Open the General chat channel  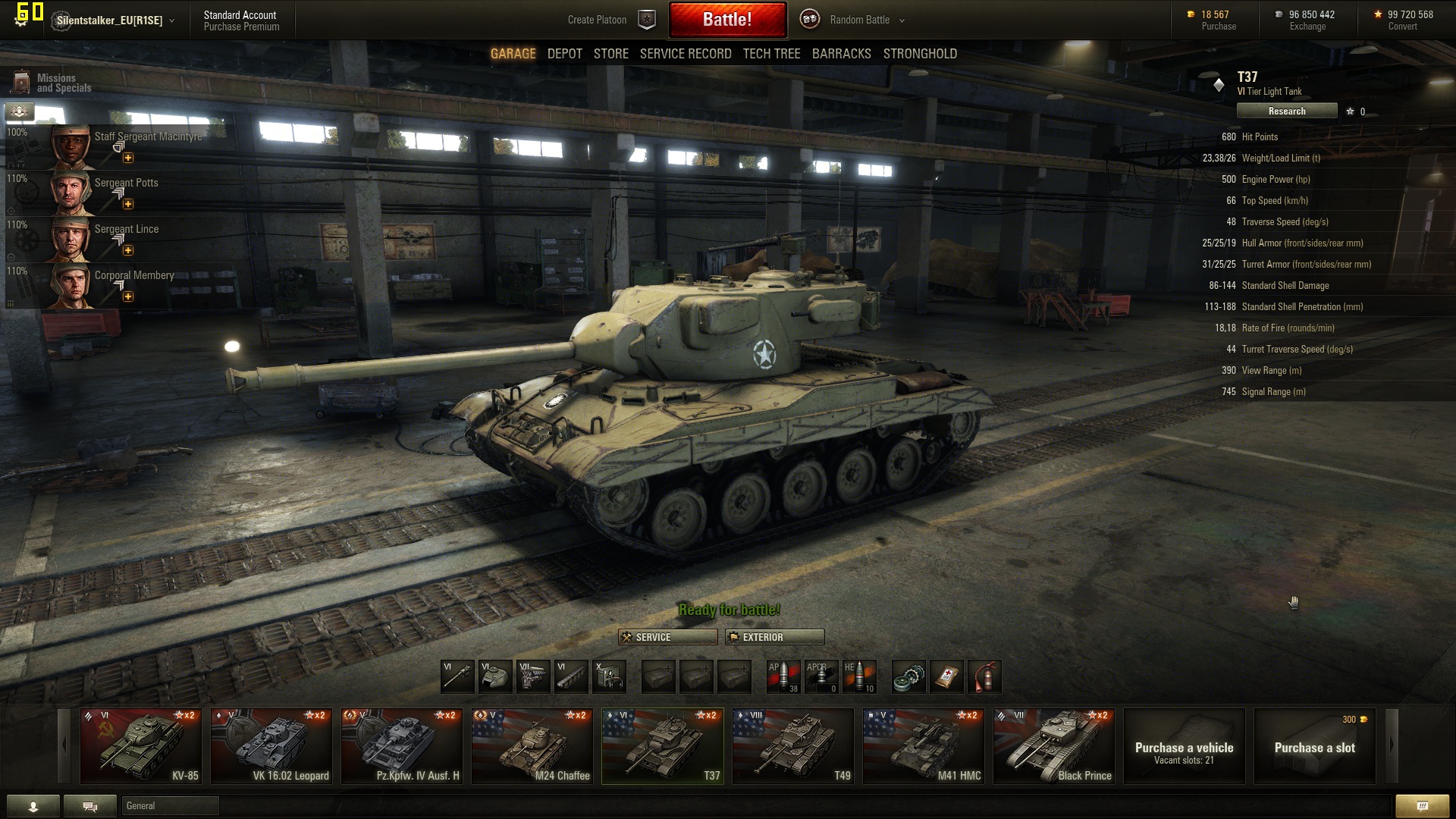[x=170, y=805]
